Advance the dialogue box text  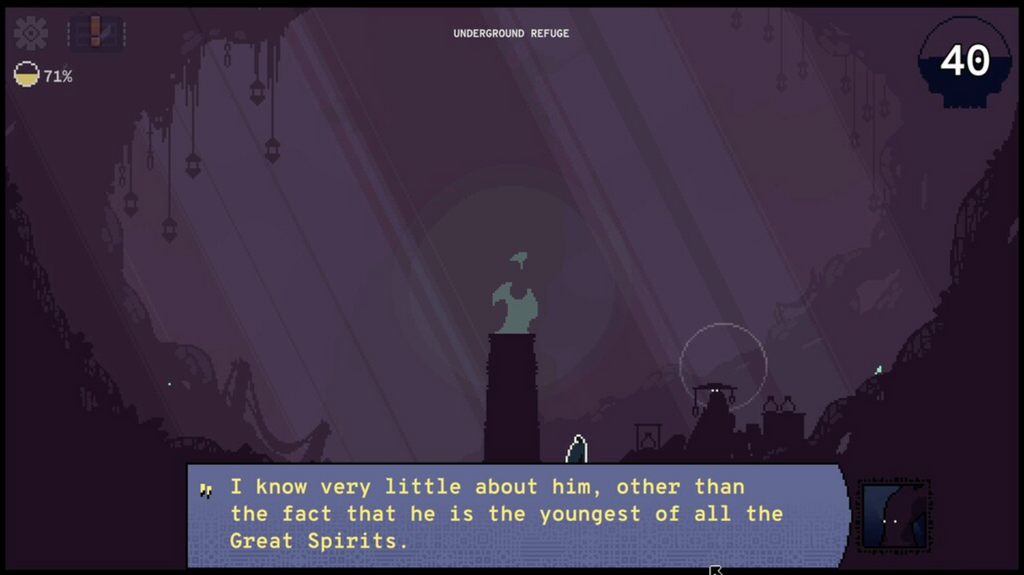(517, 514)
